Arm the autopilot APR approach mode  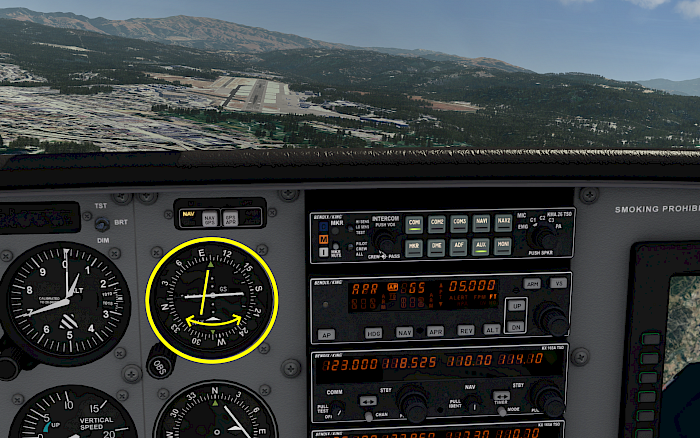tap(435, 330)
